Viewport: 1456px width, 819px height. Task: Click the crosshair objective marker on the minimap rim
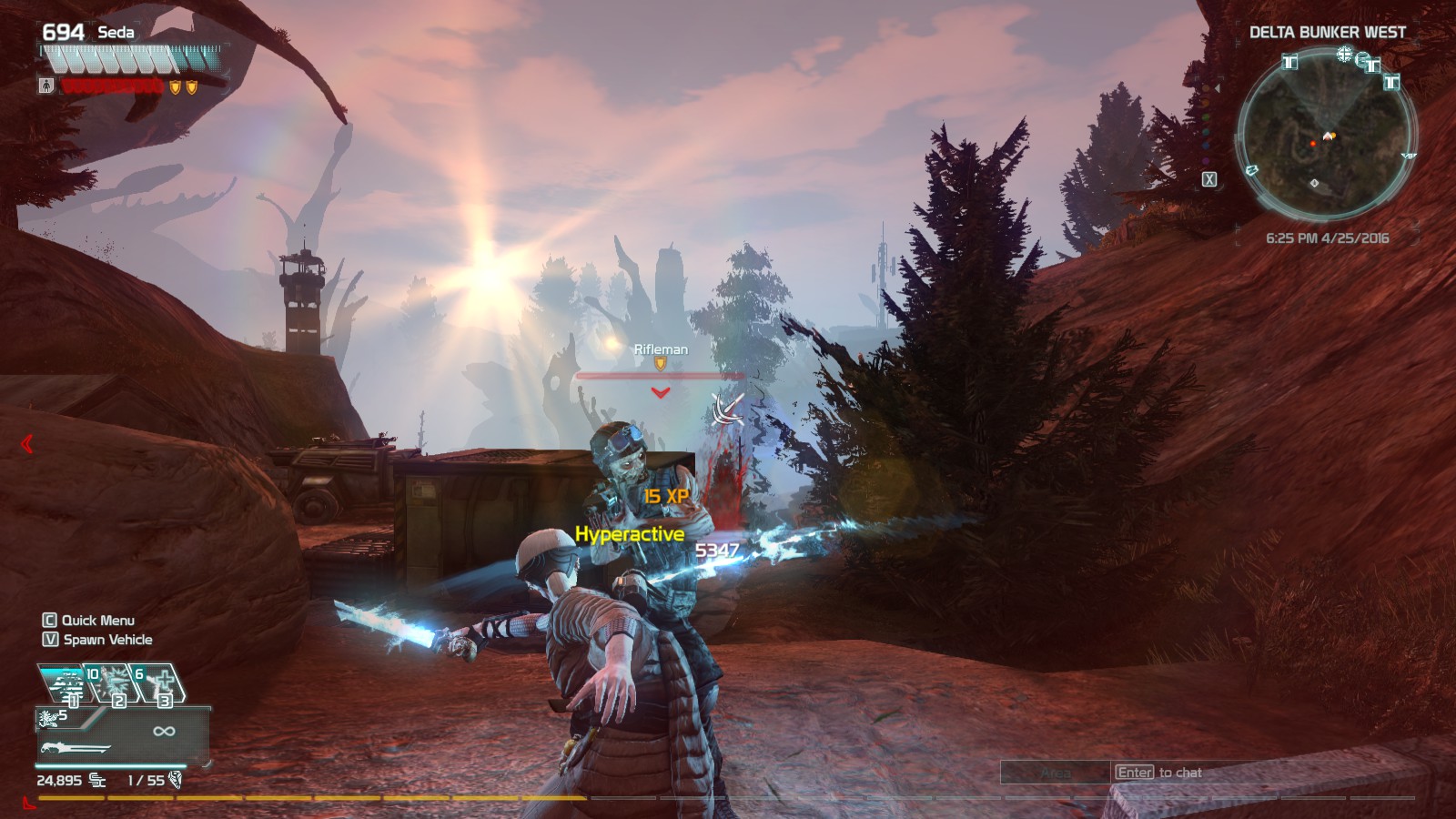1343,55
